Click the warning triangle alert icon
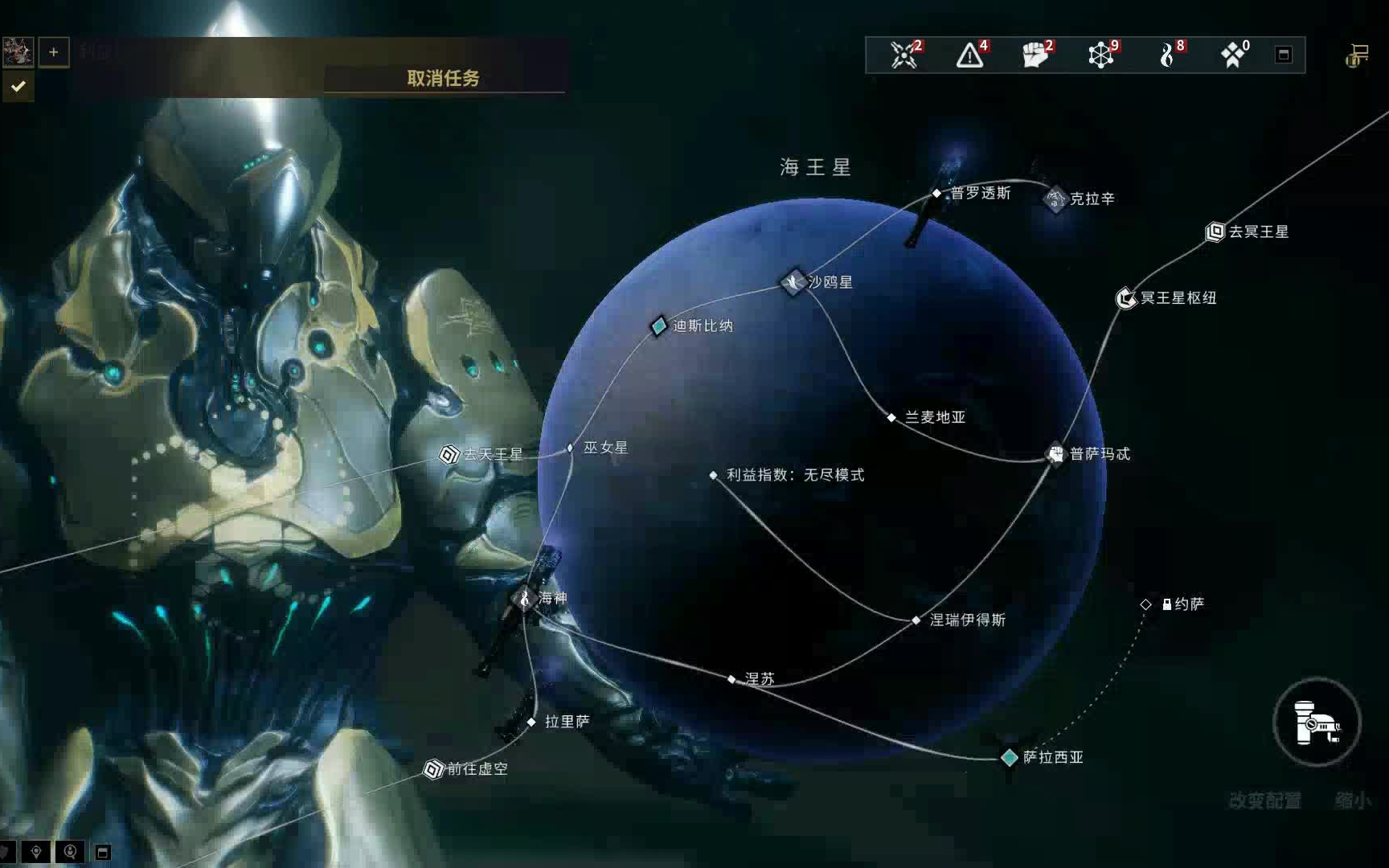 [970, 55]
